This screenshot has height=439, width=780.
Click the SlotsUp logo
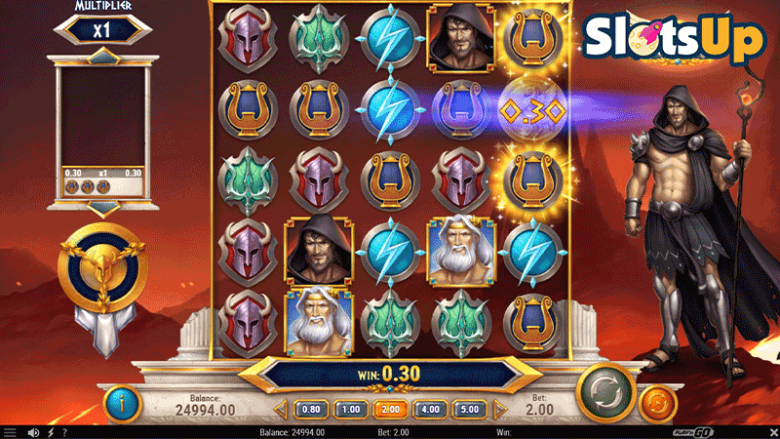675,38
